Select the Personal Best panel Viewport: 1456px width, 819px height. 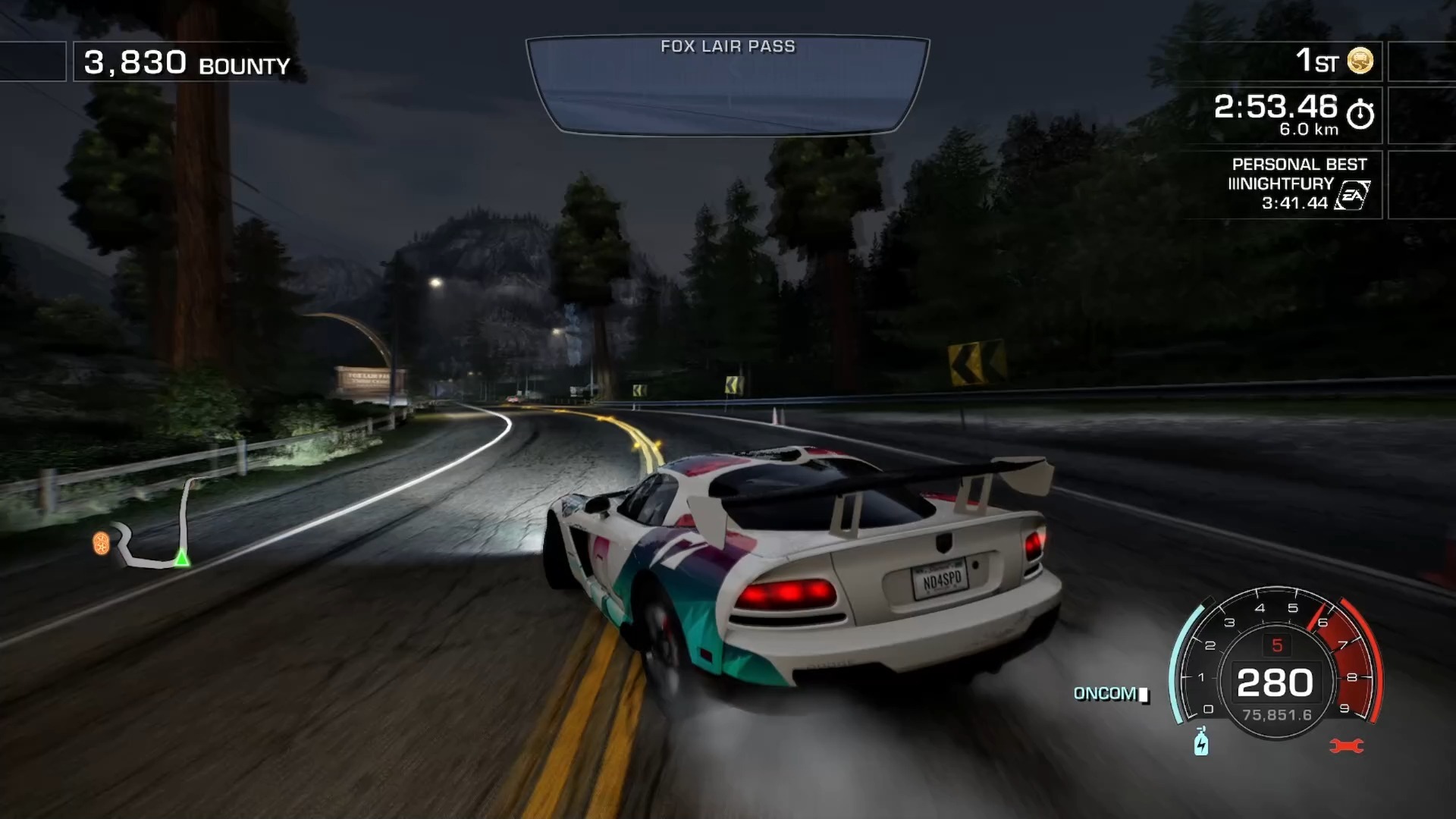[x=1289, y=184]
